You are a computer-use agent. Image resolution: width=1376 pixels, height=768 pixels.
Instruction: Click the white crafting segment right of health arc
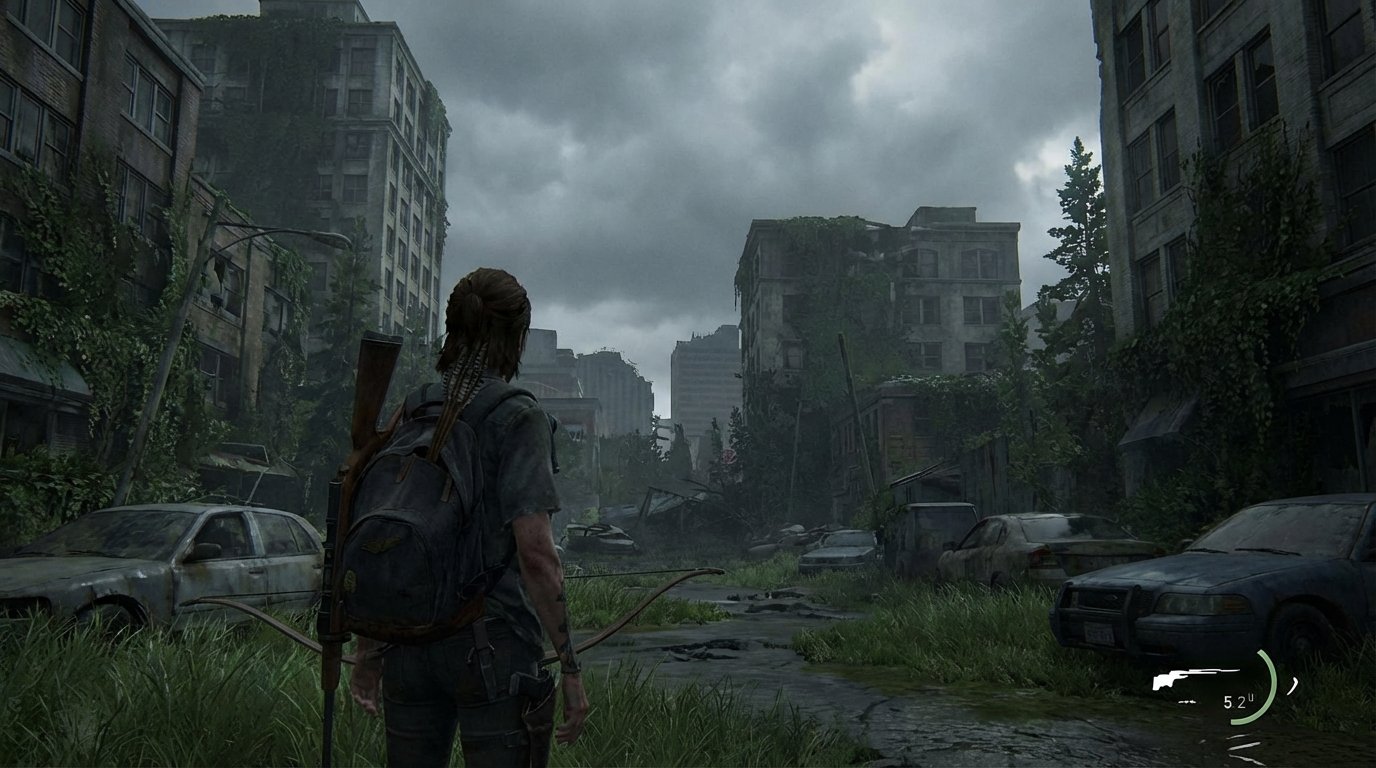click(1293, 684)
